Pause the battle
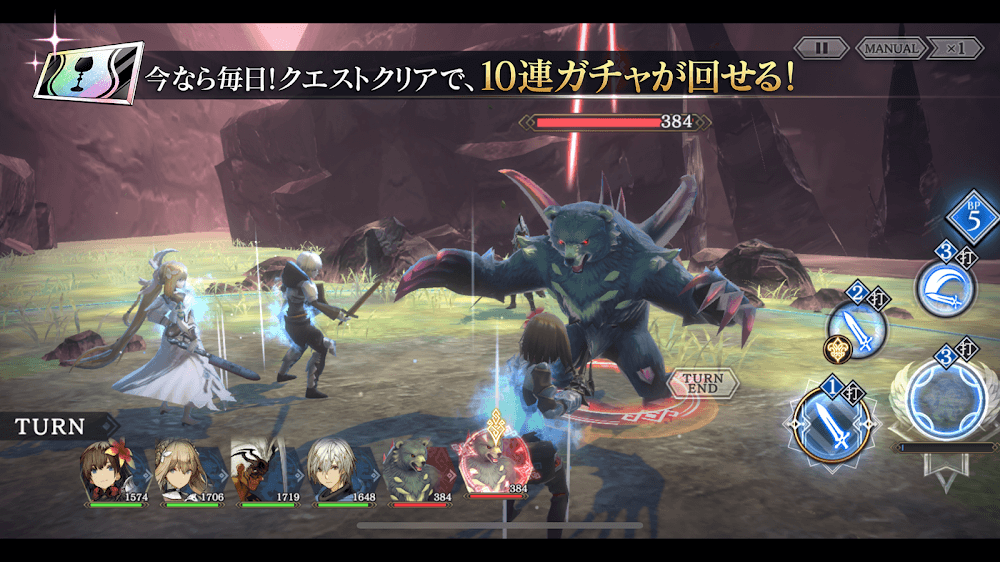1000x562 pixels. click(x=822, y=48)
